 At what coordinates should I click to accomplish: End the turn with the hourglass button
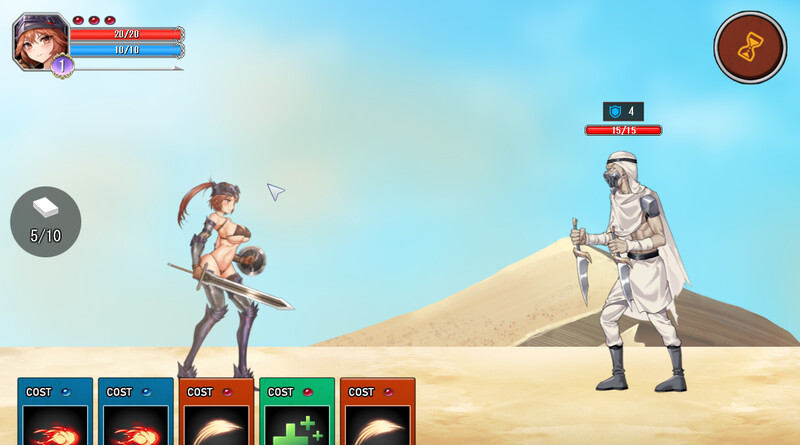pos(750,47)
